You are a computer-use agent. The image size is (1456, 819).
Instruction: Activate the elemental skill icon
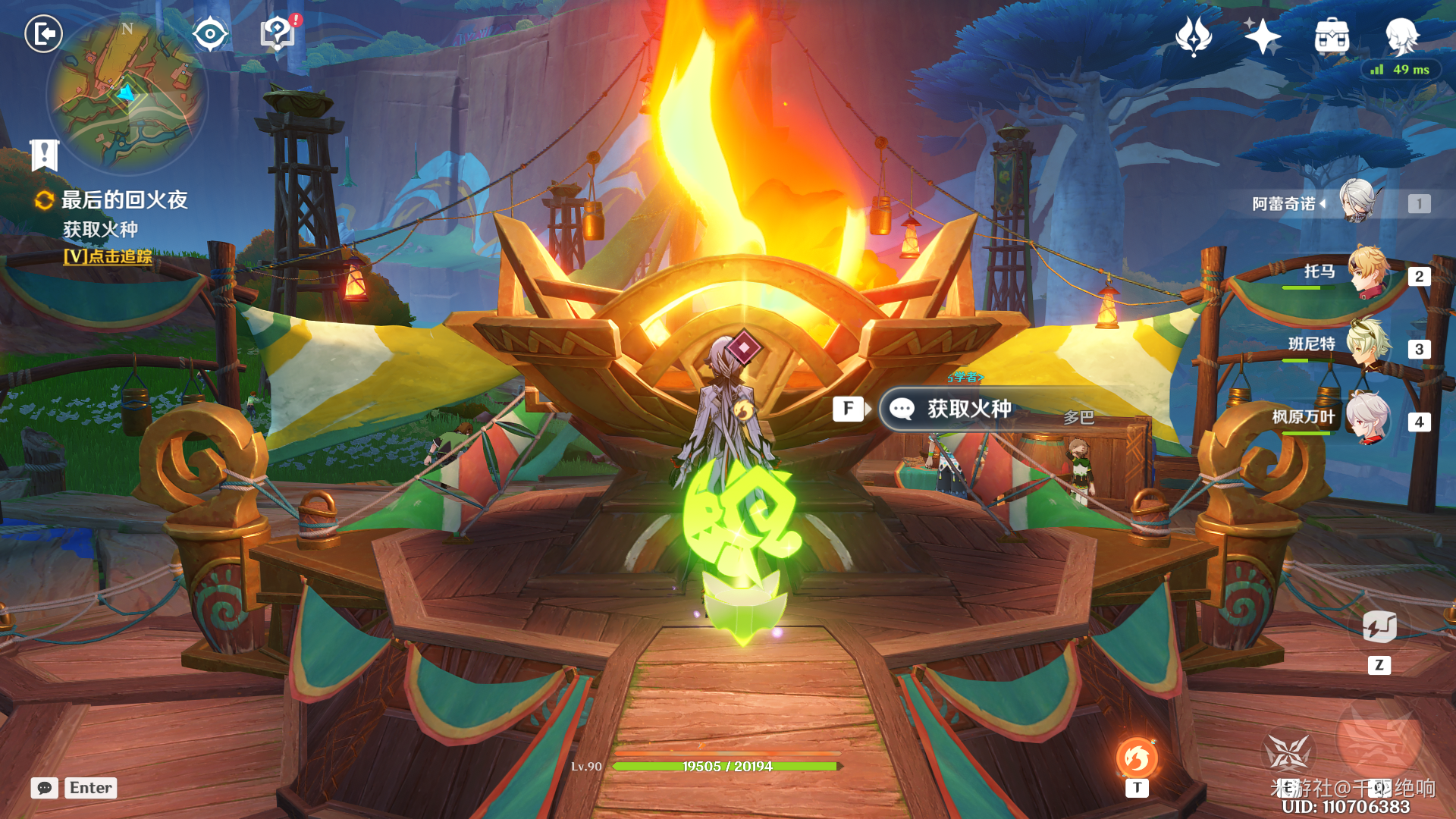coord(1288,753)
